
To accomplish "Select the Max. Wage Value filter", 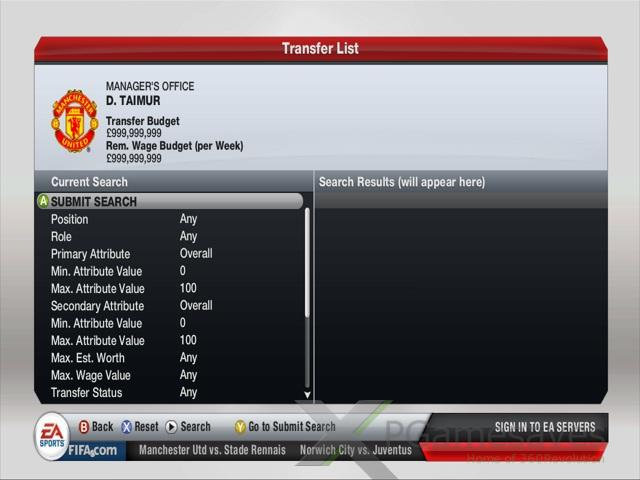I will pyautogui.click(x=93, y=375).
